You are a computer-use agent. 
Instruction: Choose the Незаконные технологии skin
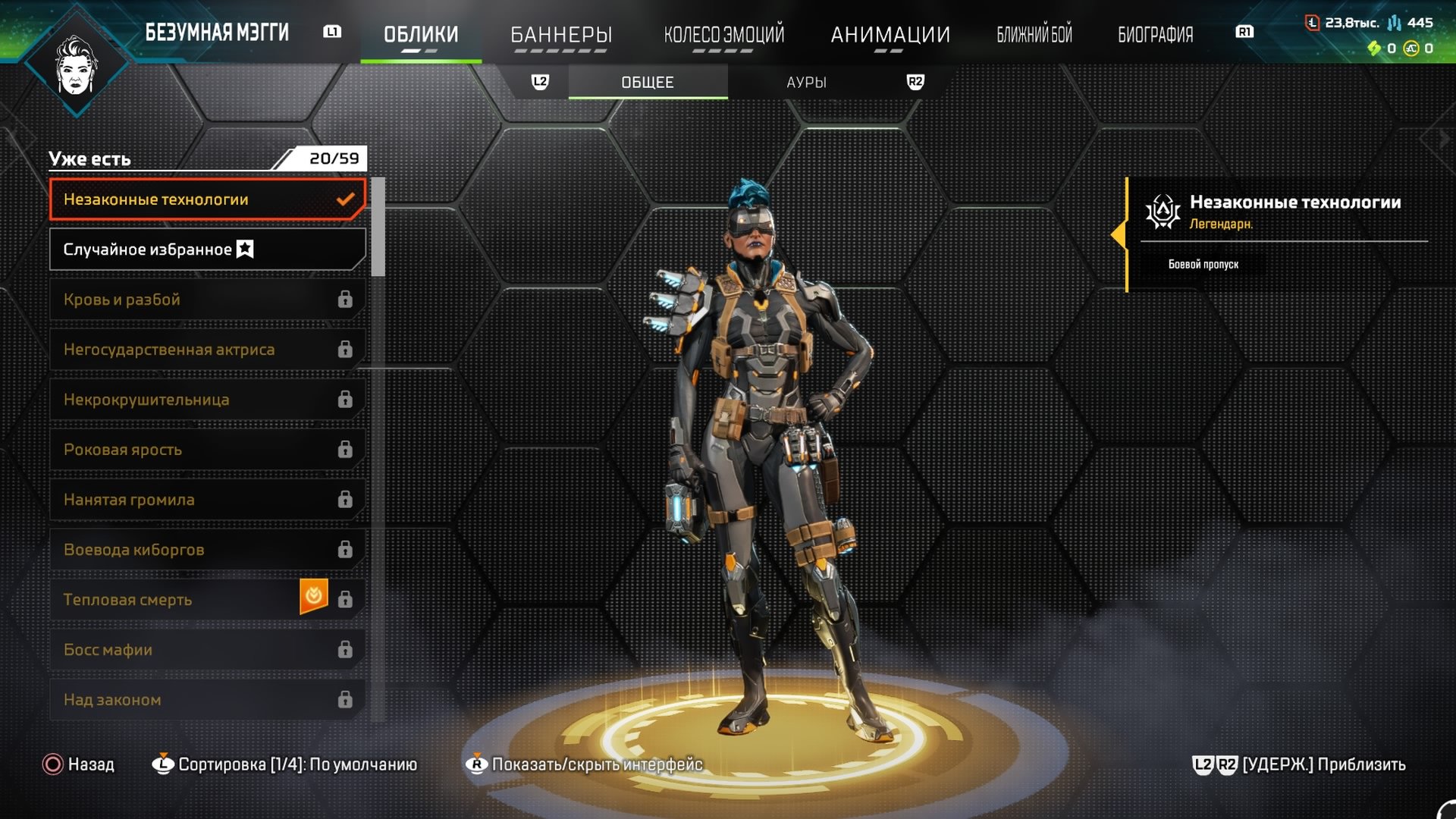206,199
